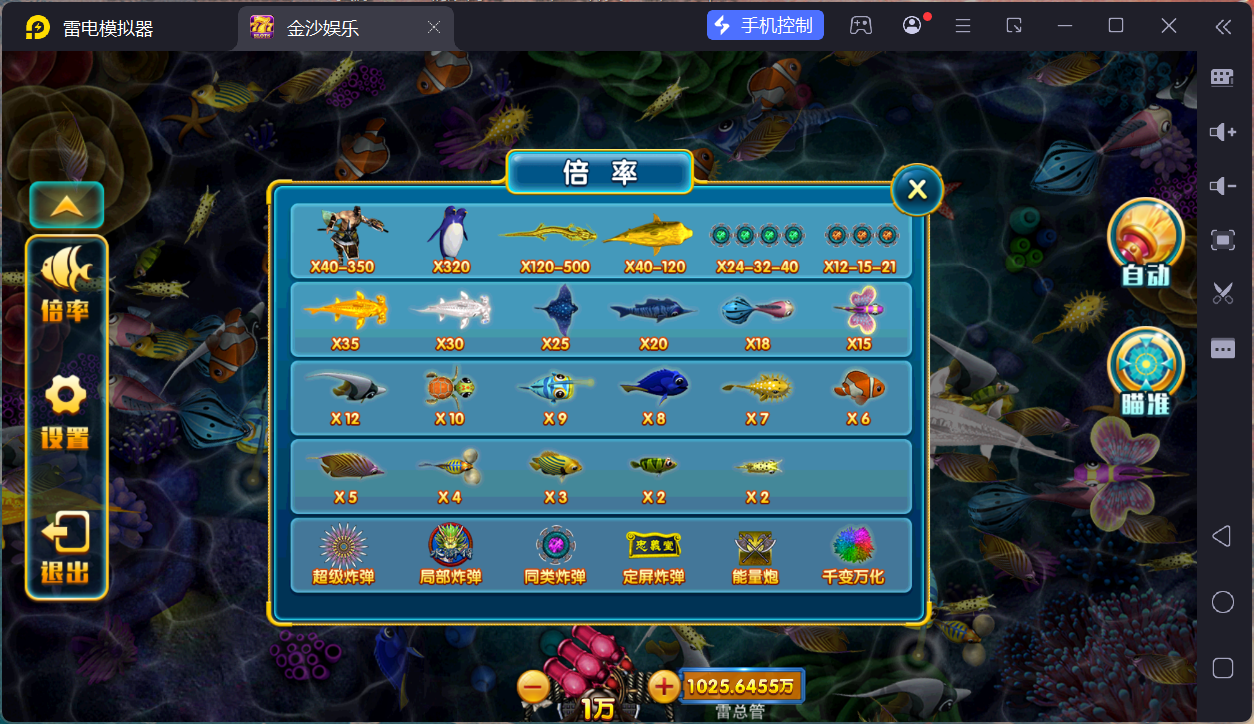This screenshot has width=1254, height=724.
Task: Open the 倍率 multiplier menu entry
Action: (66, 285)
